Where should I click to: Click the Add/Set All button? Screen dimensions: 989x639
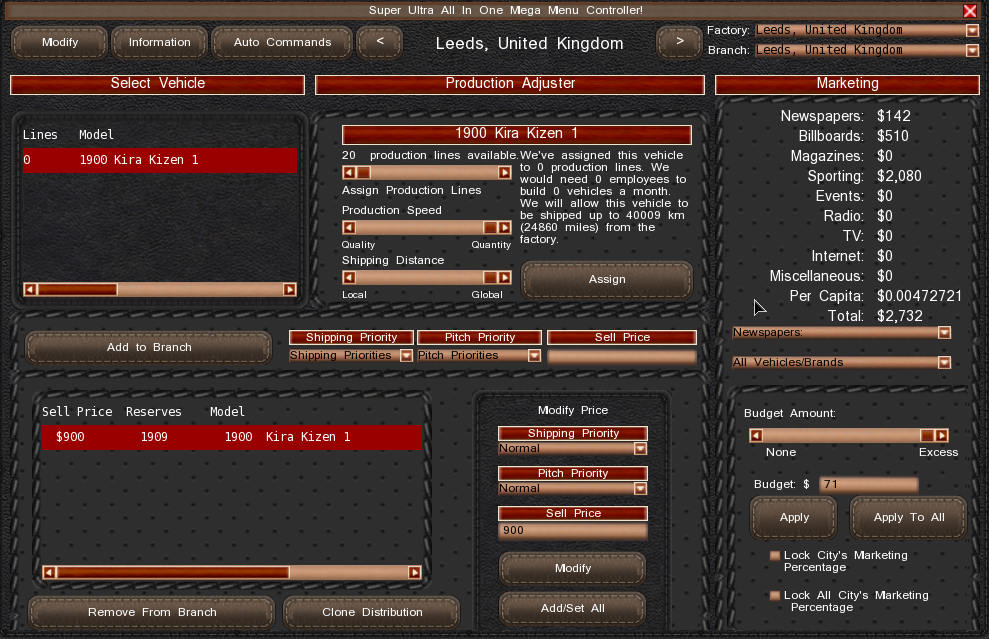(x=572, y=608)
